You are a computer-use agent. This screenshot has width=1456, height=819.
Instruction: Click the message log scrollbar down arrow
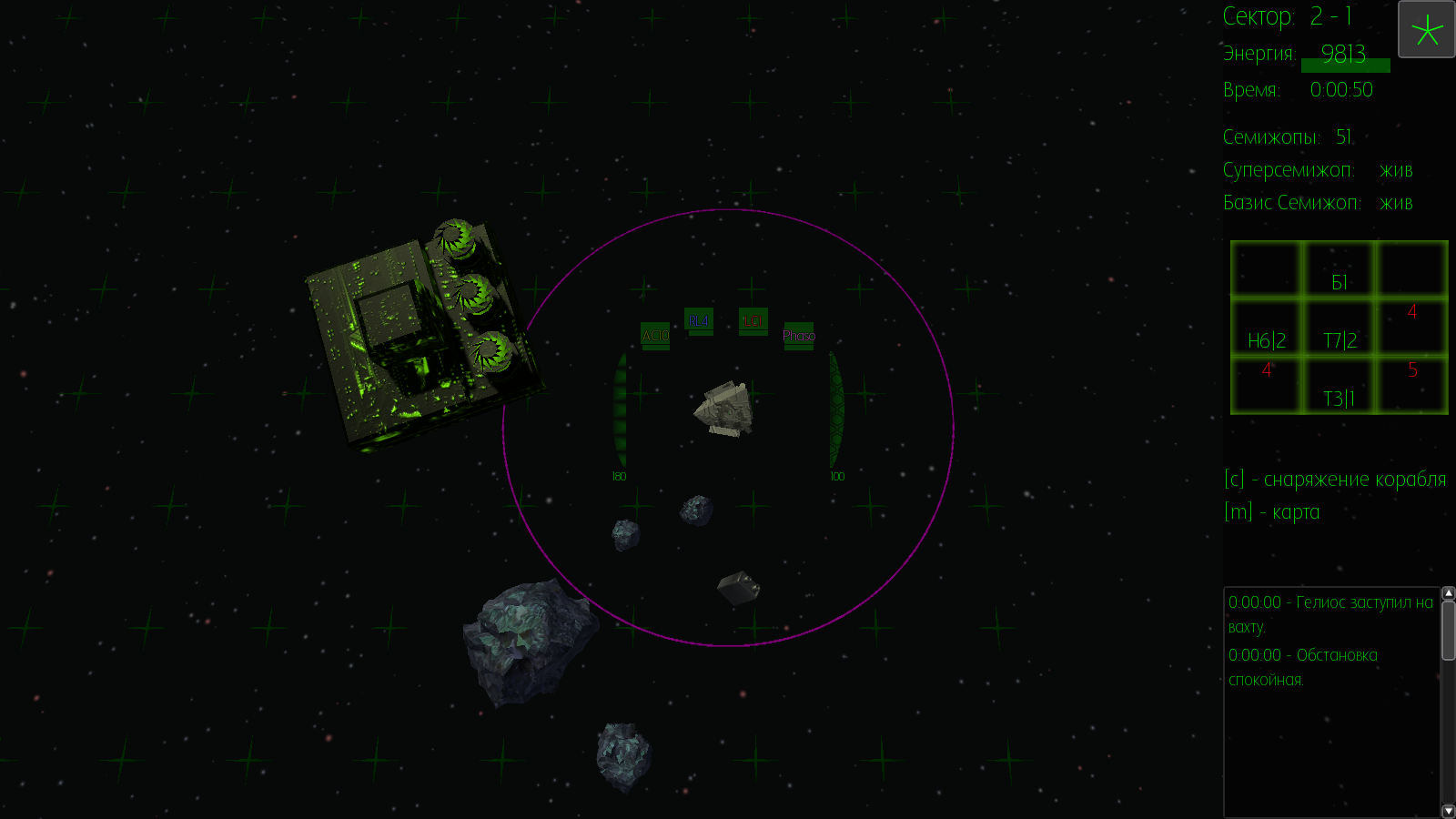[1449, 811]
